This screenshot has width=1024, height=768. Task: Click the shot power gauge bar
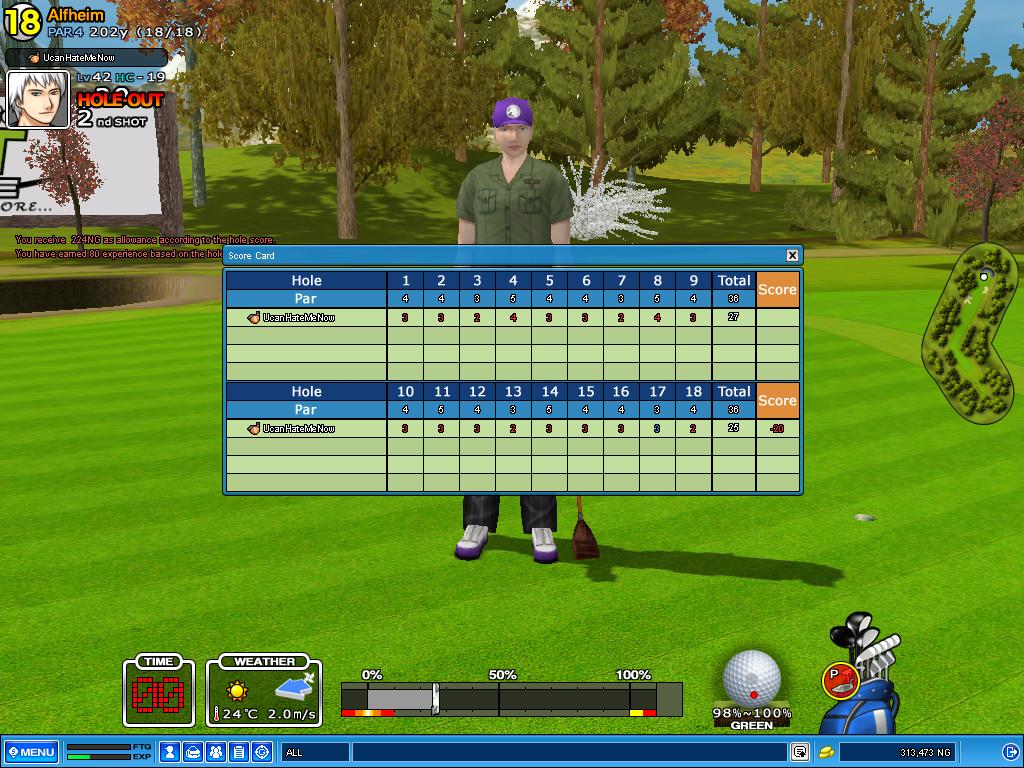click(510, 697)
